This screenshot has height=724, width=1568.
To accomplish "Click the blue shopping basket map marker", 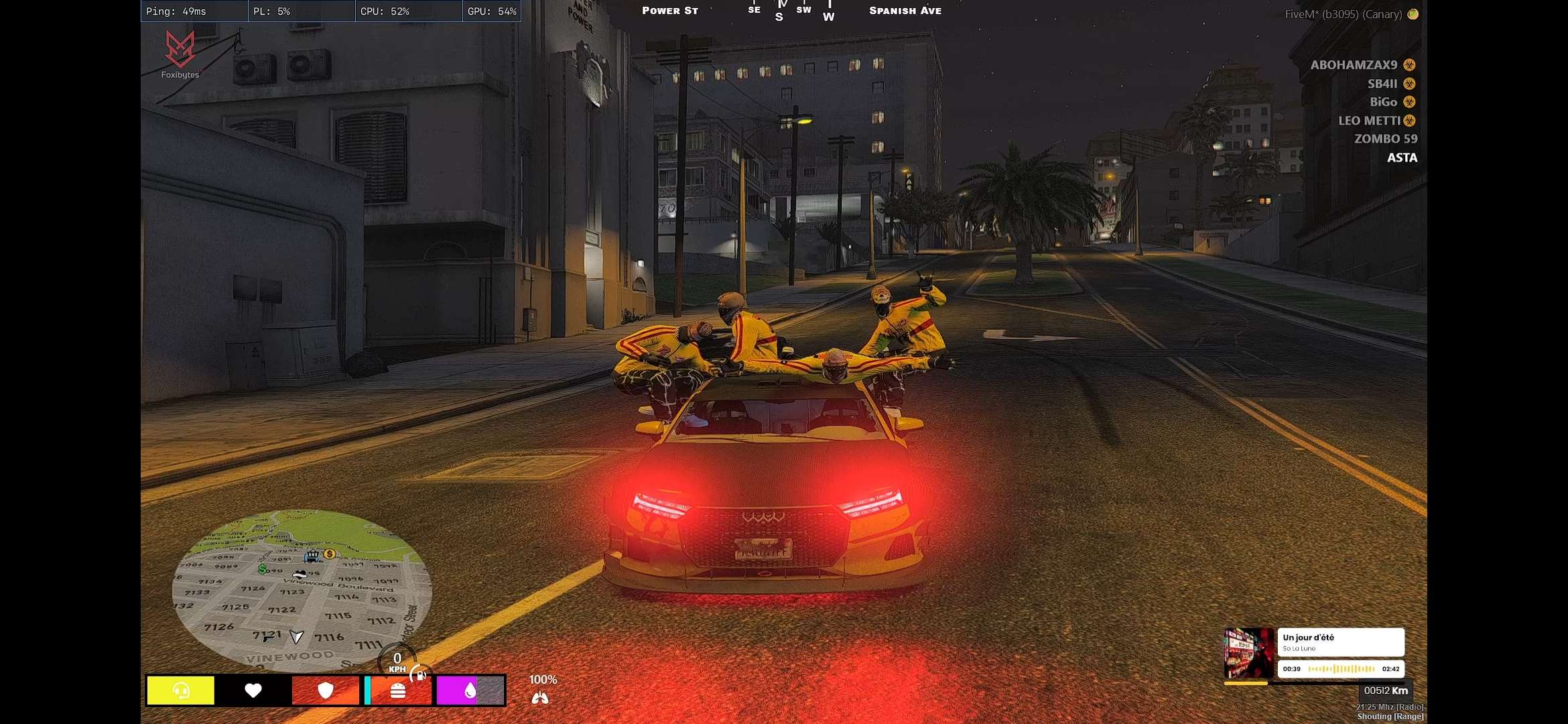I will click(x=312, y=556).
